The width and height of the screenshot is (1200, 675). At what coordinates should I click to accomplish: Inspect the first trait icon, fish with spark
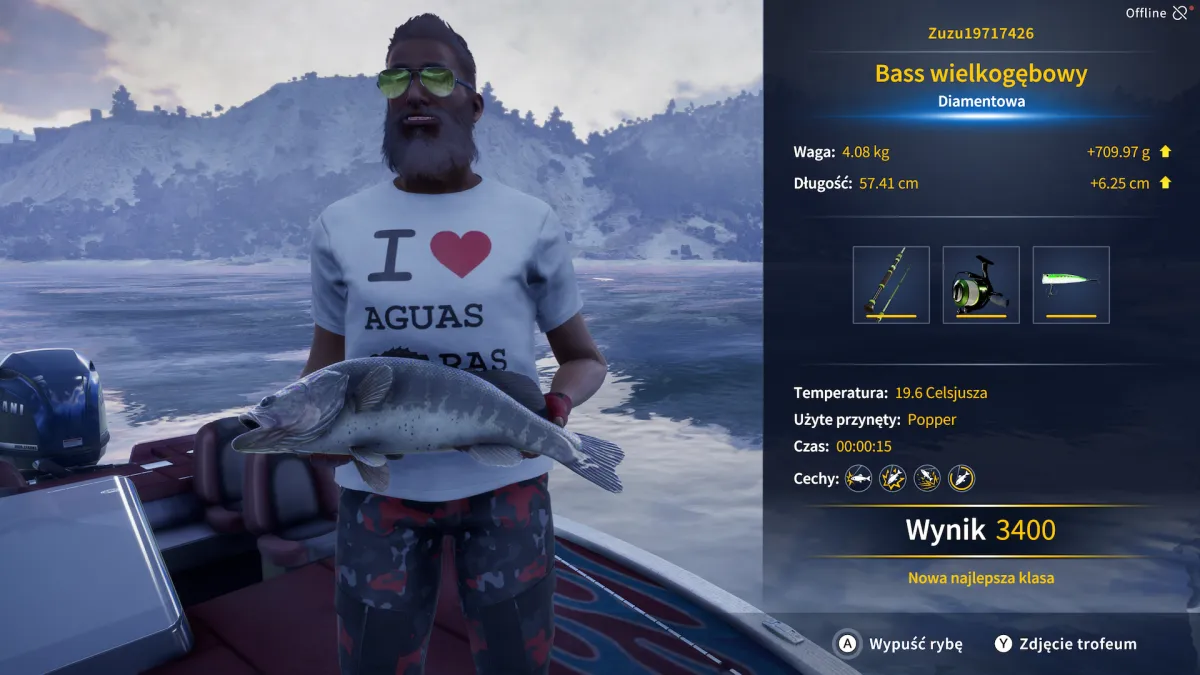[x=858, y=478]
